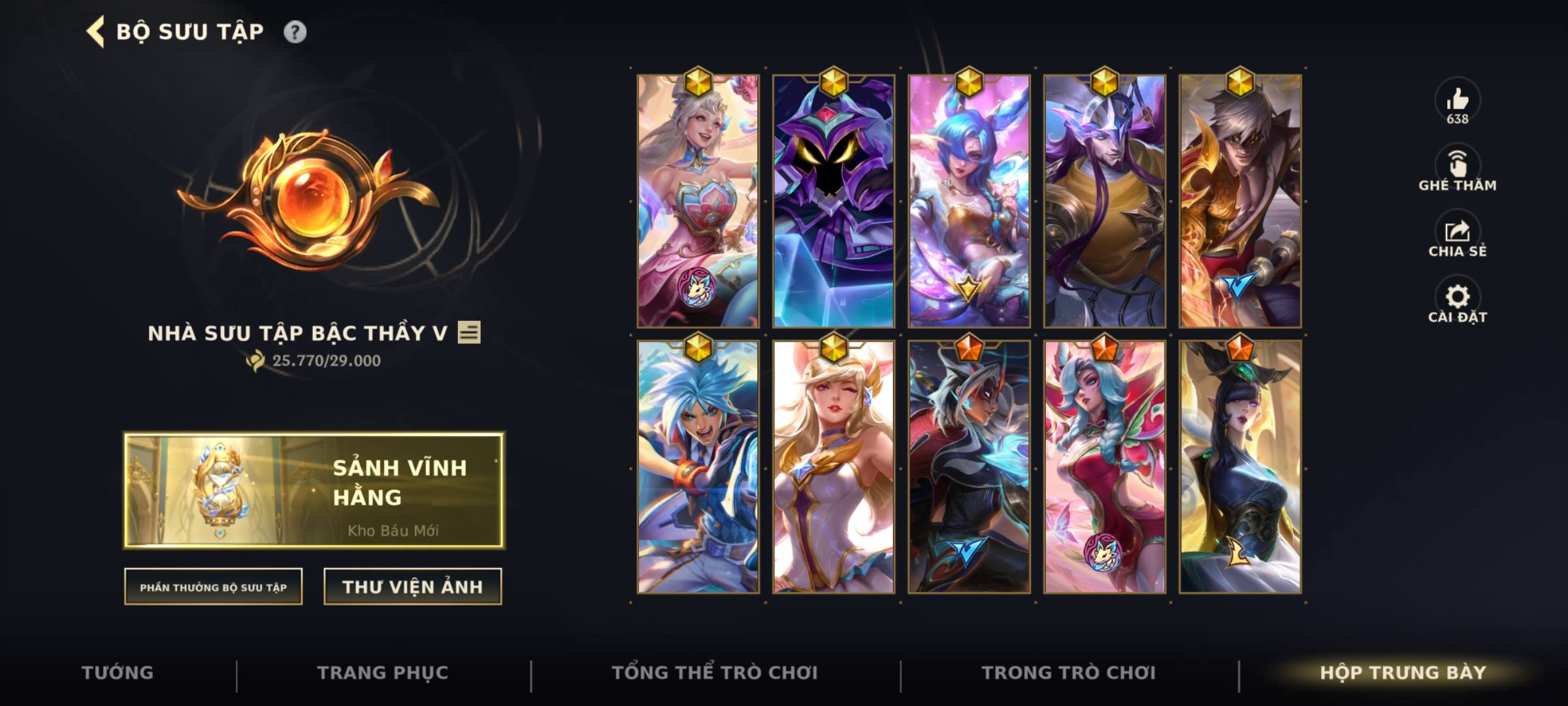Open THƯ VIỆN ẢNH gallery
Image resolution: width=1568 pixels, height=706 pixels.
tap(412, 586)
